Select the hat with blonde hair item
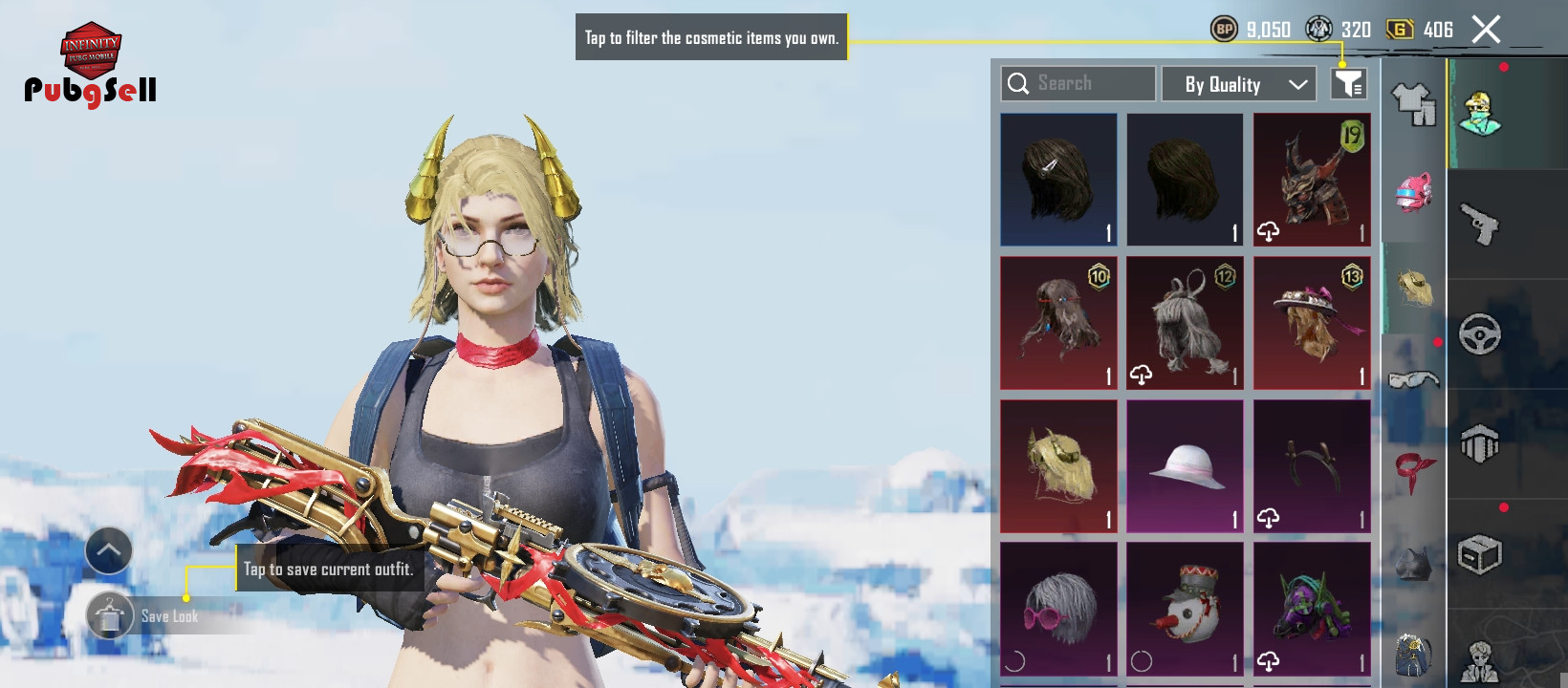 (x=1312, y=323)
